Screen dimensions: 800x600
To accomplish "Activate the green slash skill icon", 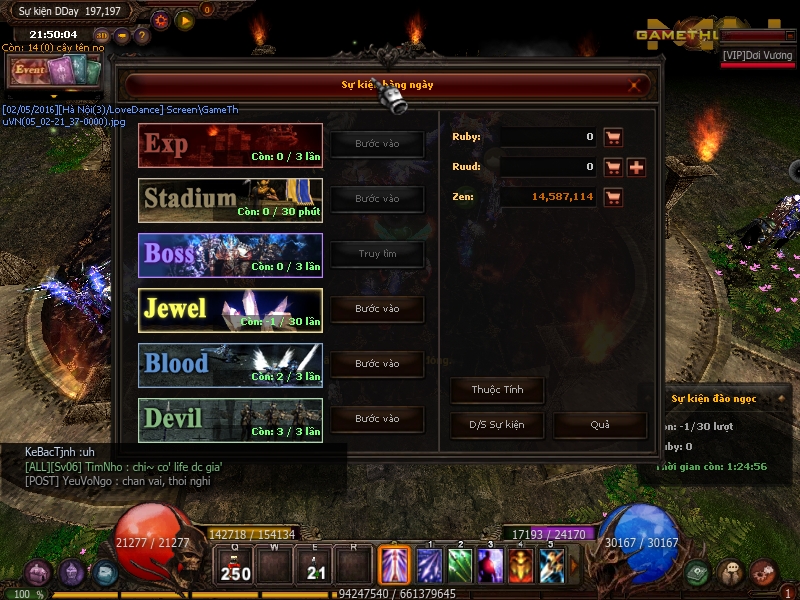I will (459, 566).
